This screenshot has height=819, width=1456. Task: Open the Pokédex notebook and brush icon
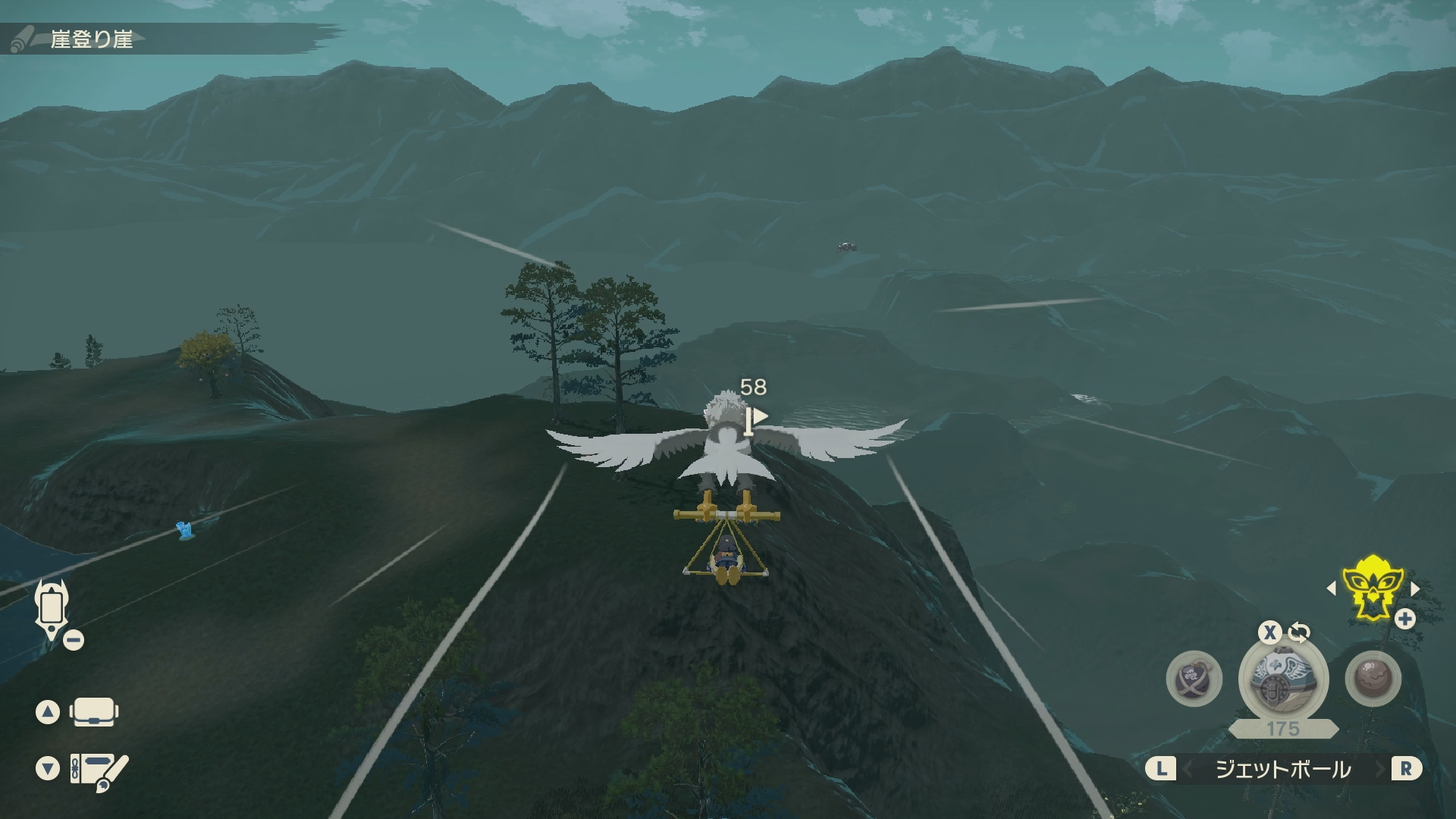pyautogui.click(x=99, y=770)
